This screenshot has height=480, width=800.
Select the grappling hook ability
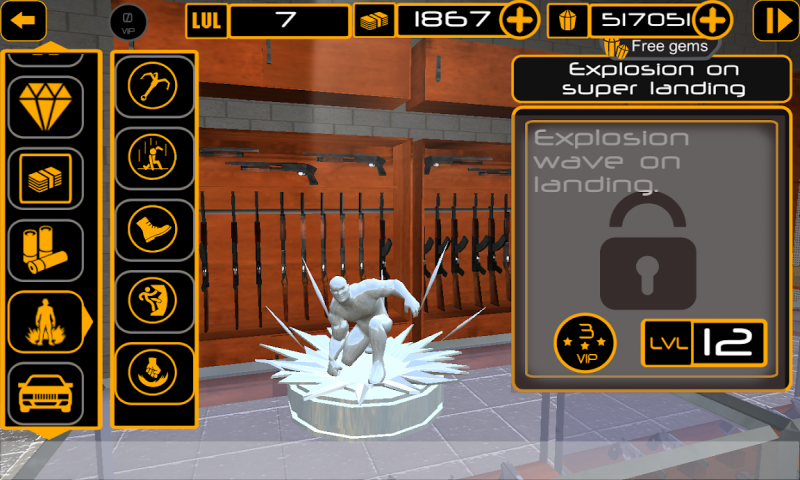click(x=154, y=85)
